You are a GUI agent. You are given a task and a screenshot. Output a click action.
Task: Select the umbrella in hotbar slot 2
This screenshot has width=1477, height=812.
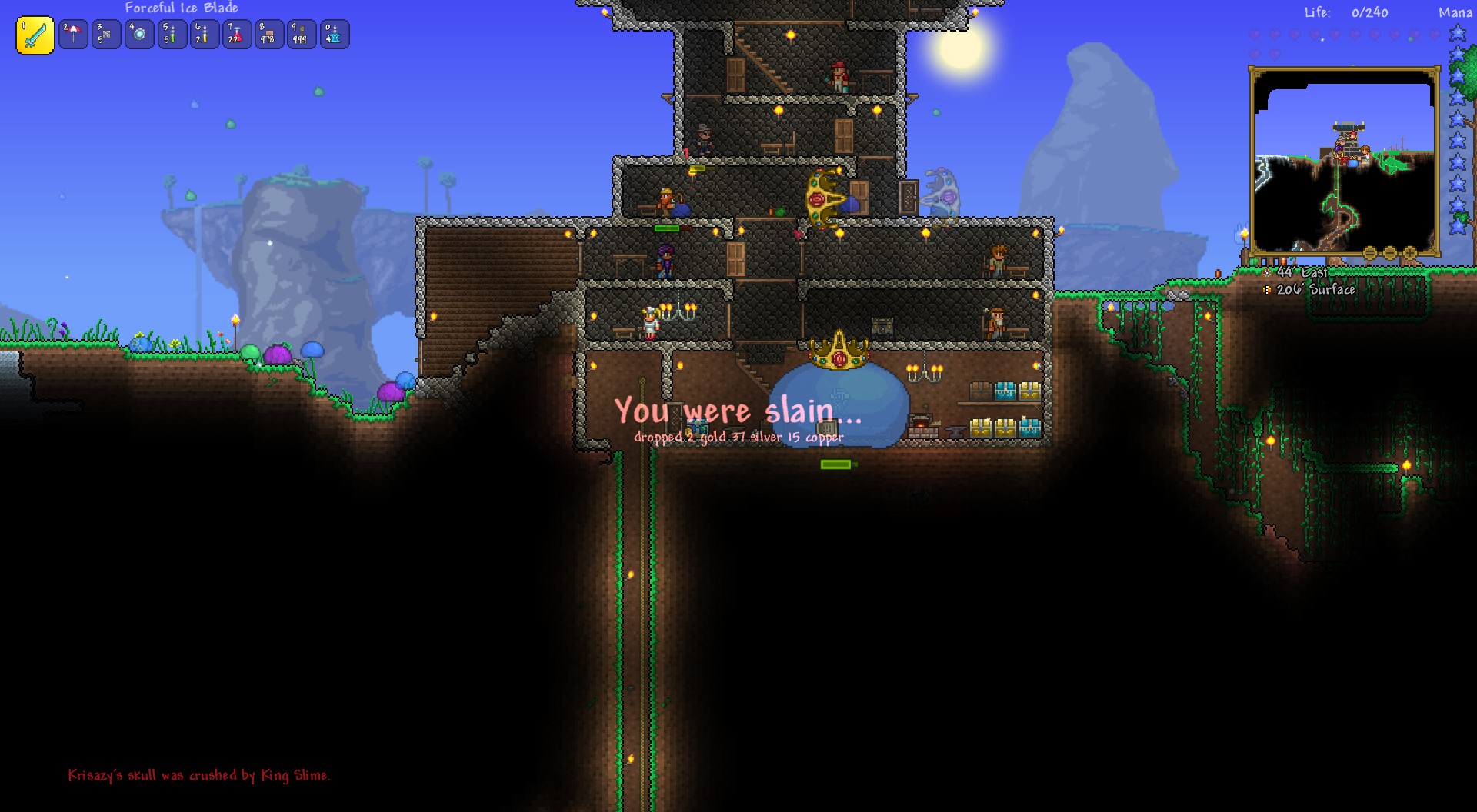pos(73,35)
